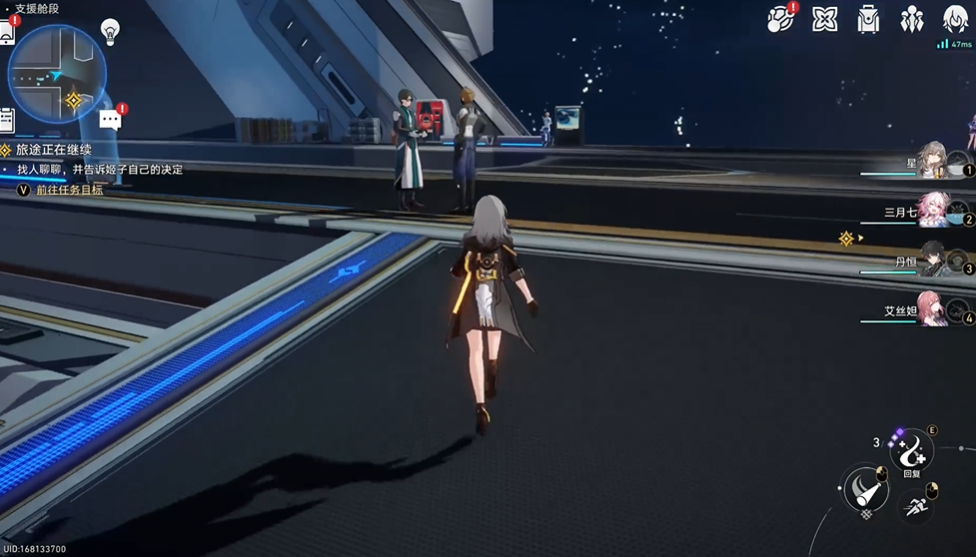The height and width of the screenshot is (557, 976).
Task: Open the planet events icon with alert
Action: click(x=780, y=19)
